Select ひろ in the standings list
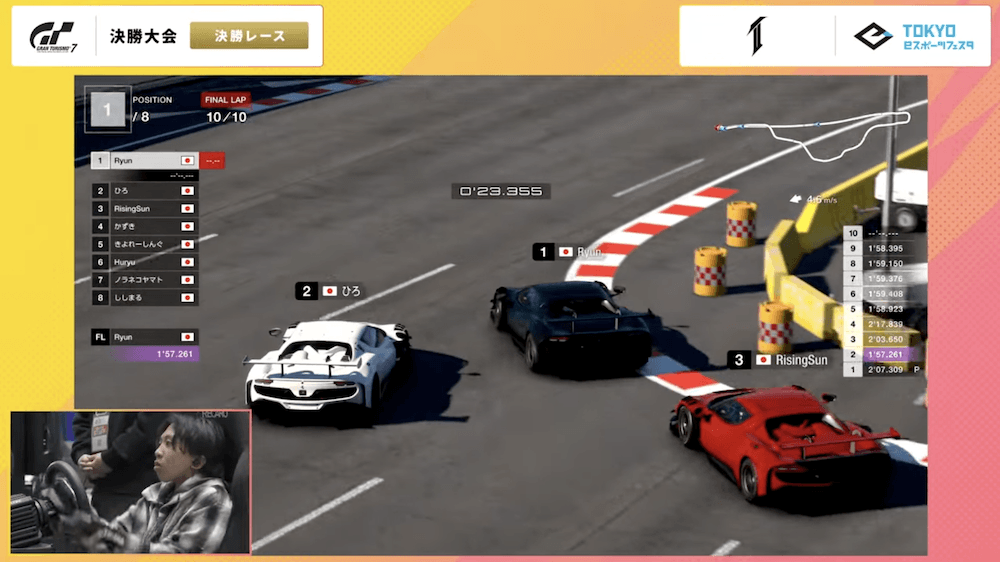Screen dimensions: 1000x562 tap(145, 190)
